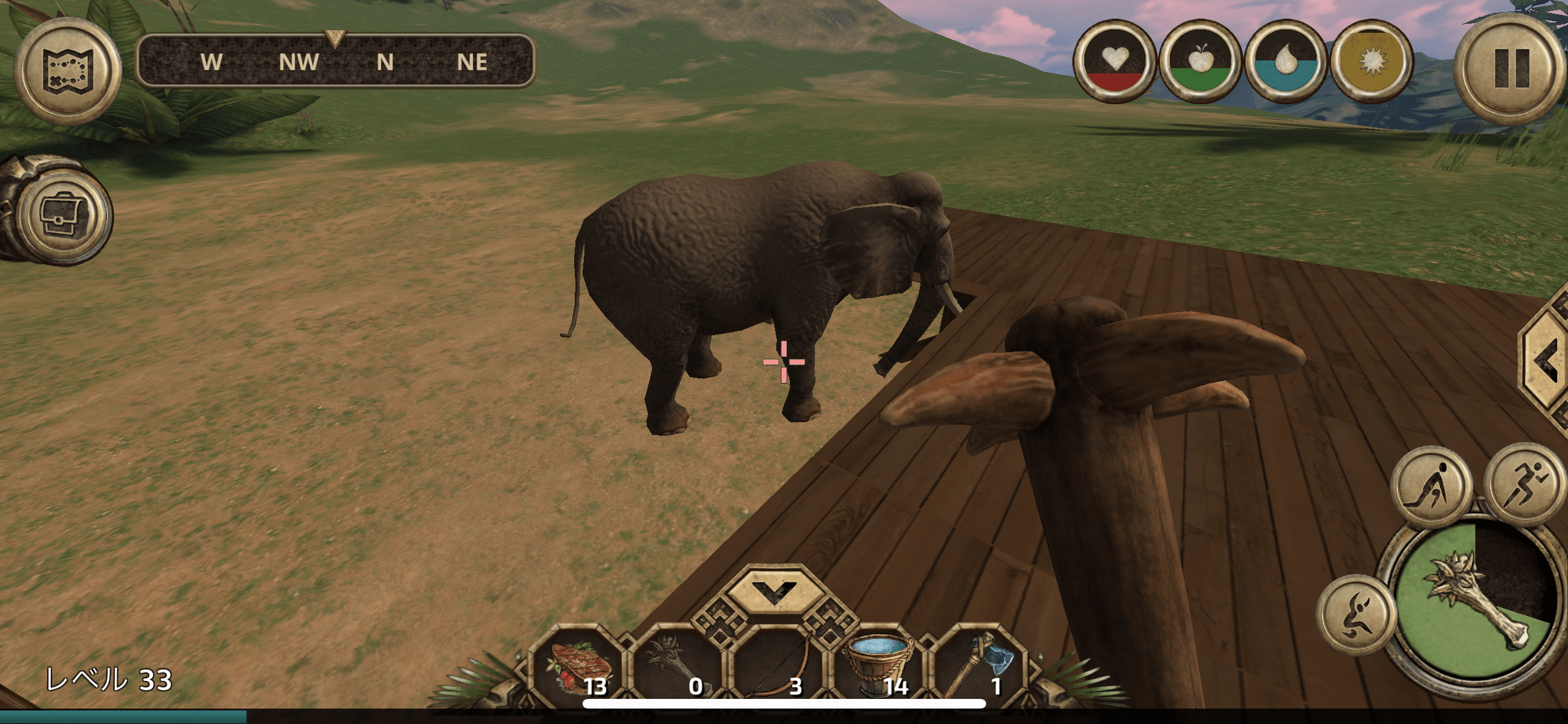Attack with the spiked club button
Viewport: 1568px width, 724px height.
(1475, 602)
